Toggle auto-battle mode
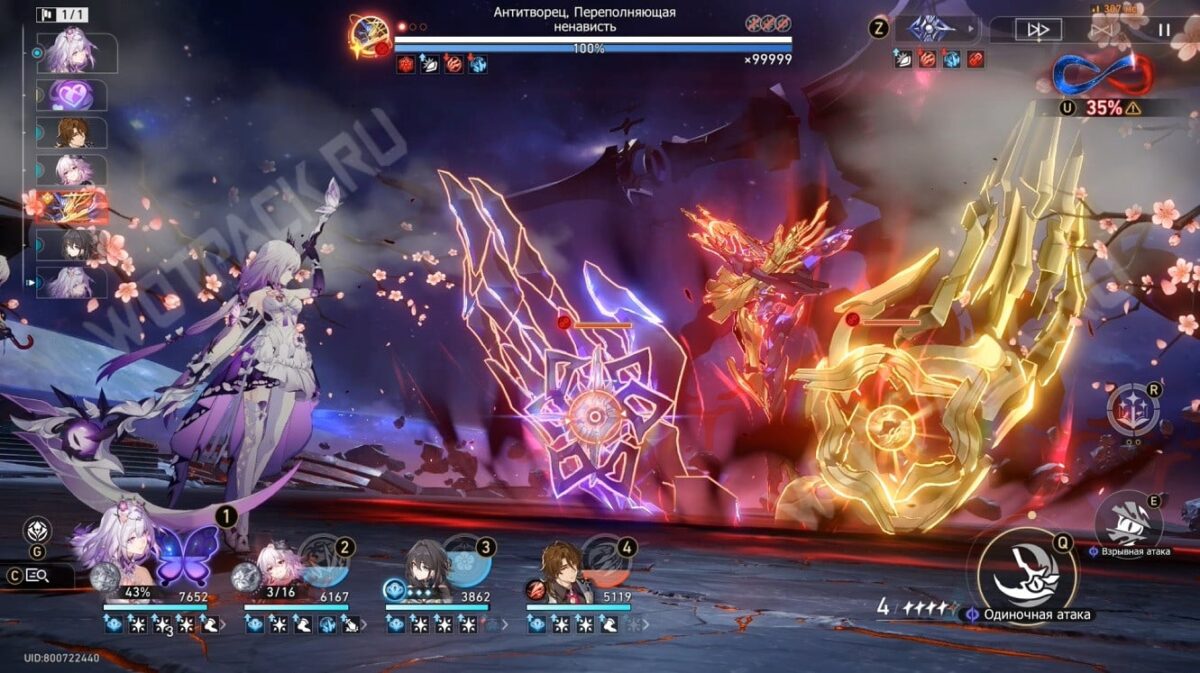This screenshot has height=673, width=1200. pyautogui.click(x=1103, y=30)
